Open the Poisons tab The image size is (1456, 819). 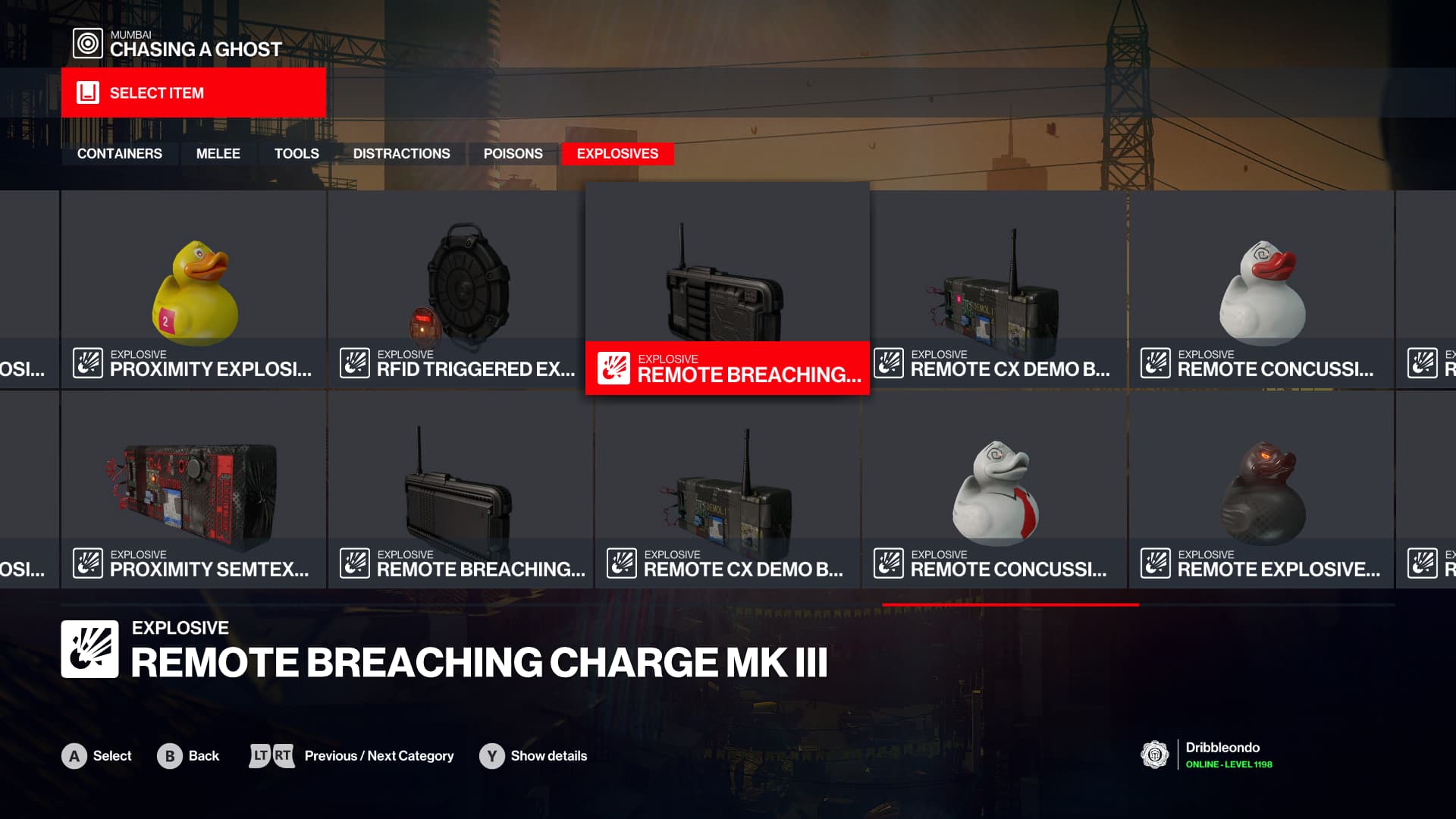513,154
